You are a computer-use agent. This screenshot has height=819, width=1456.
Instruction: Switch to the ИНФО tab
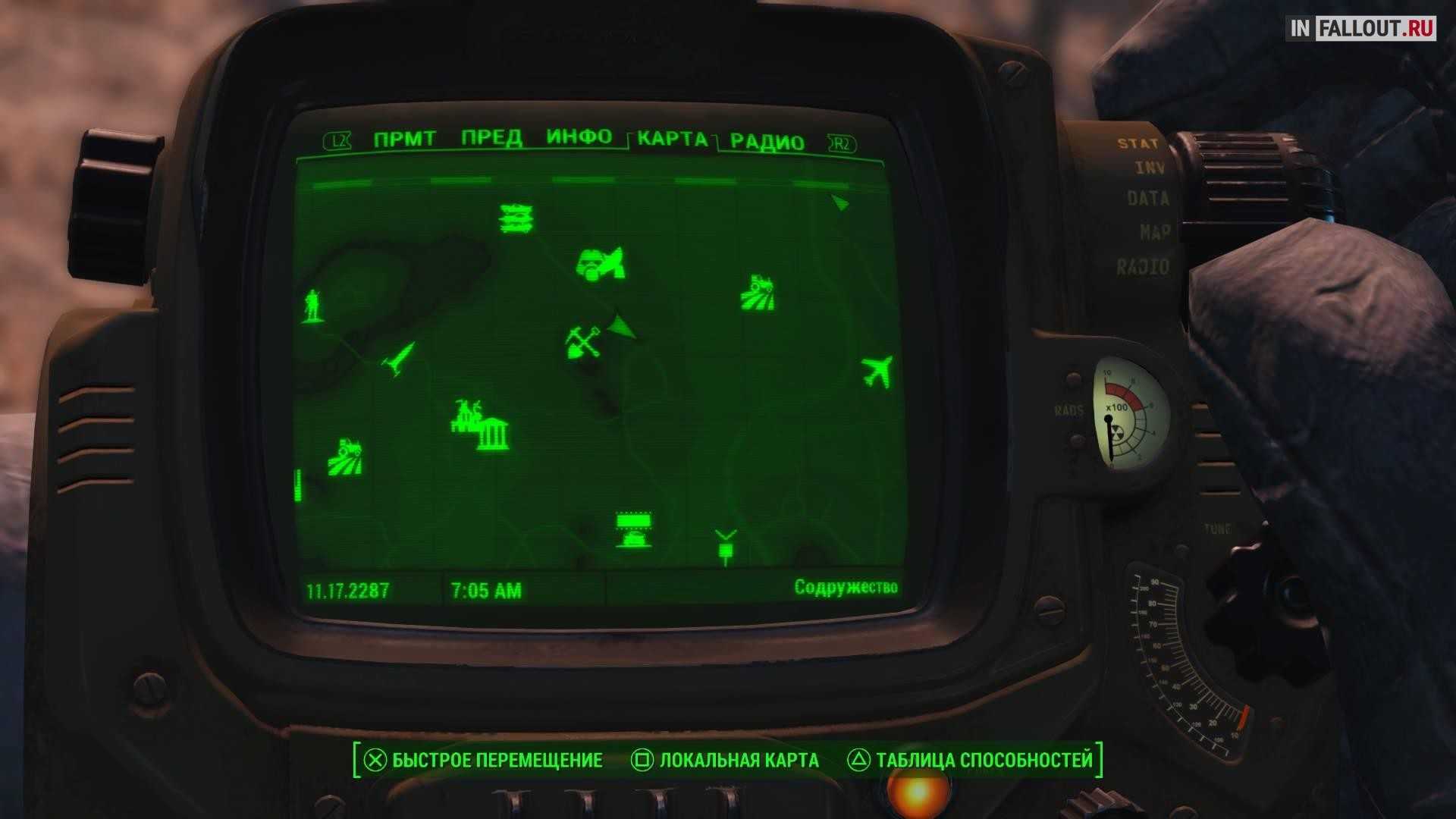[x=579, y=137]
